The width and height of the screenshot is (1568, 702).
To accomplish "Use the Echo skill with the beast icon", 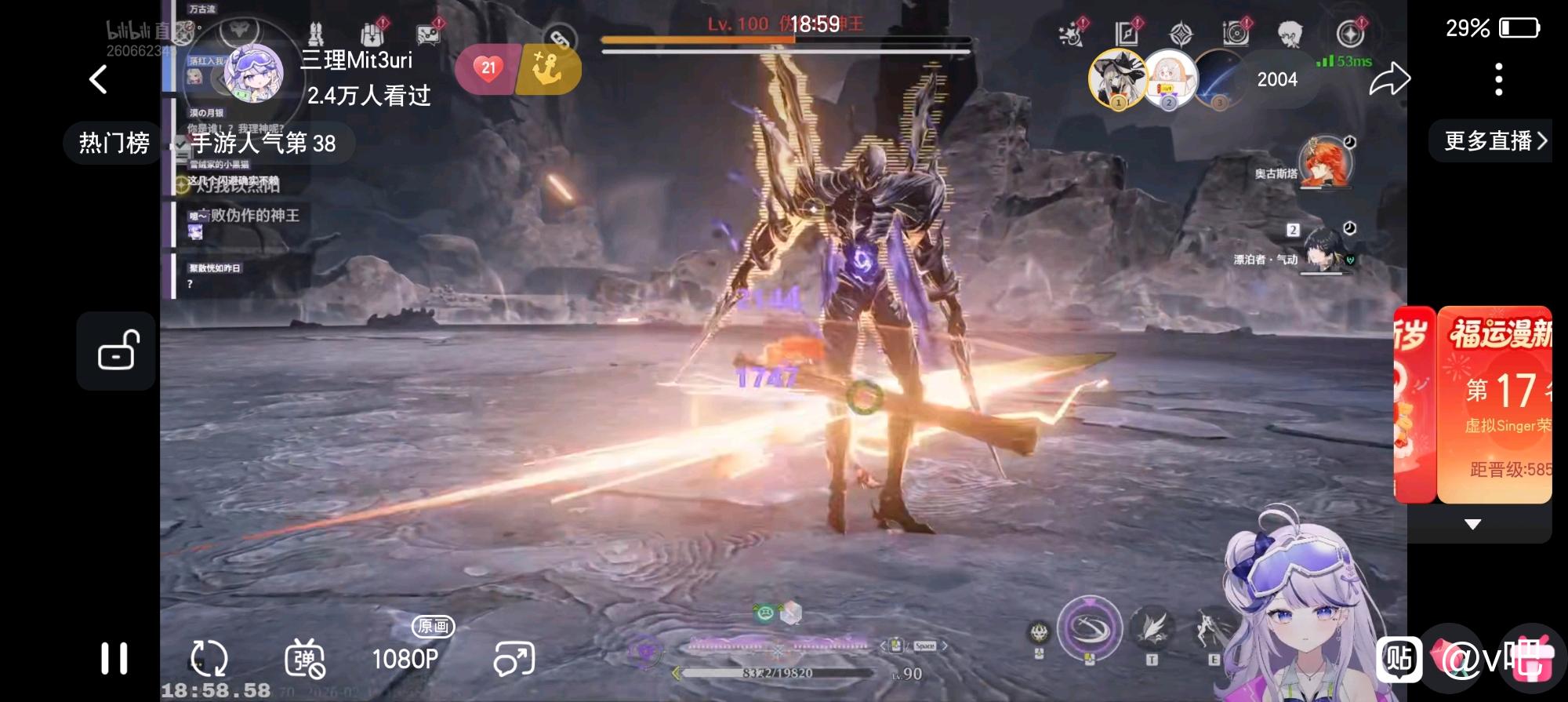I will click(1040, 632).
